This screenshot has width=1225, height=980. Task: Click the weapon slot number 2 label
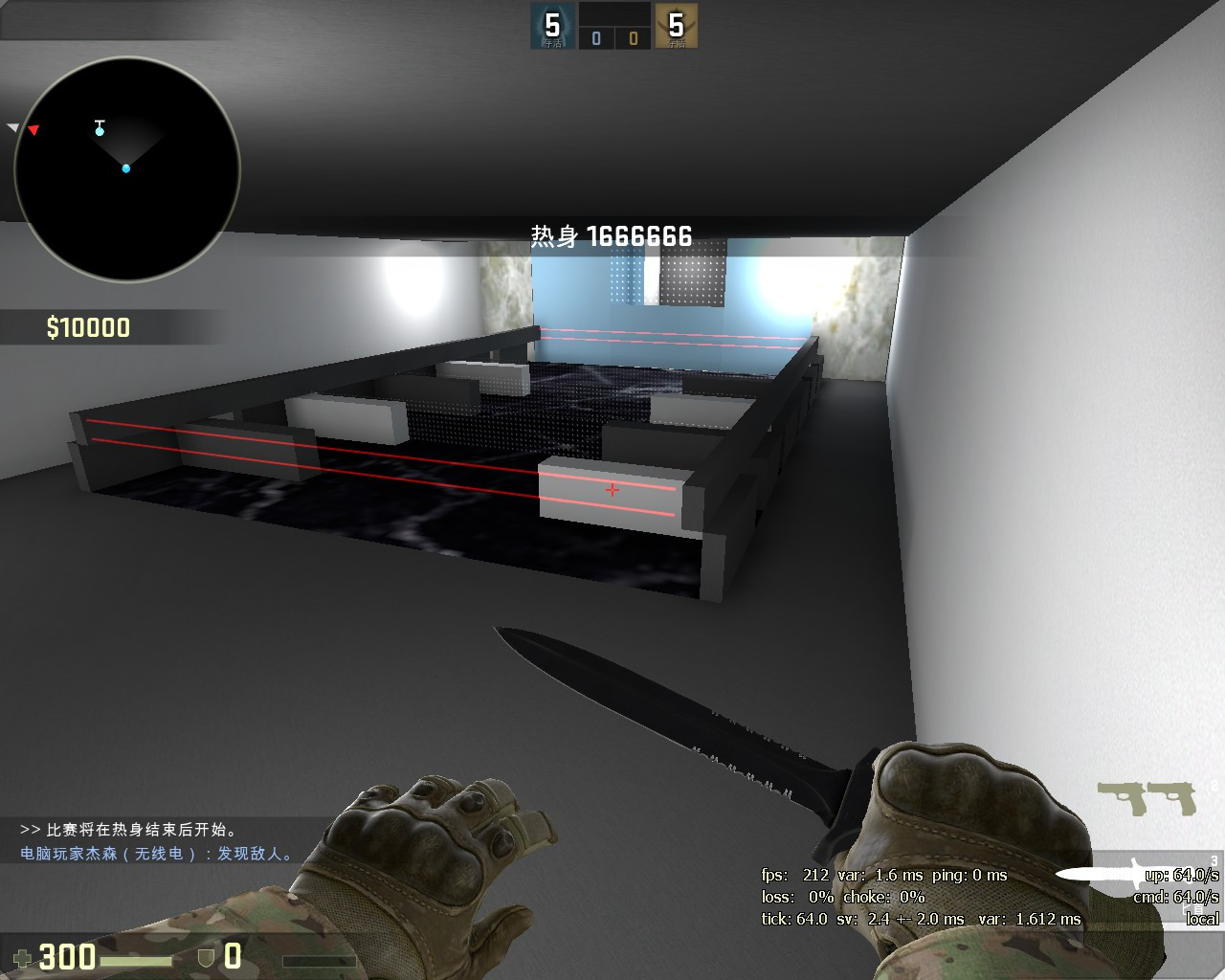point(1214,785)
